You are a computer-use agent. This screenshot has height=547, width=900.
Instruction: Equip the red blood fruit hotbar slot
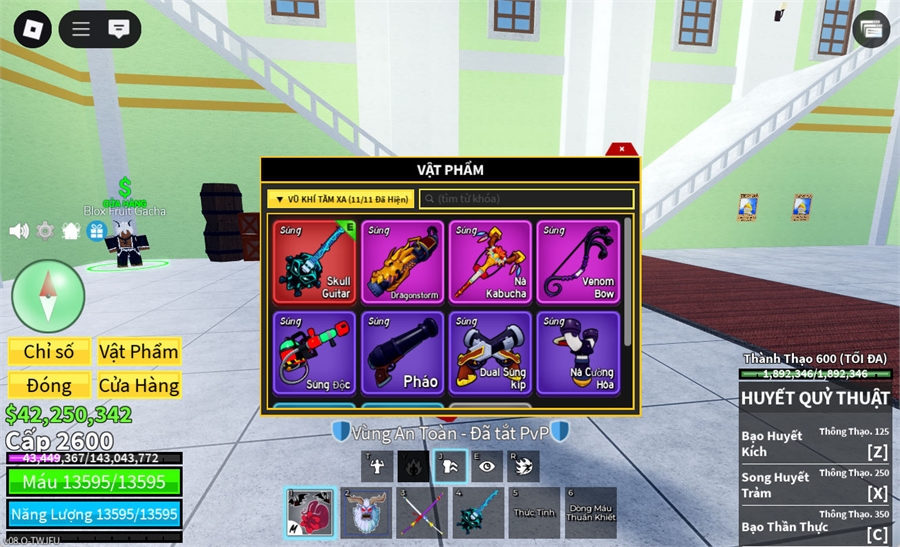tap(311, 513)
